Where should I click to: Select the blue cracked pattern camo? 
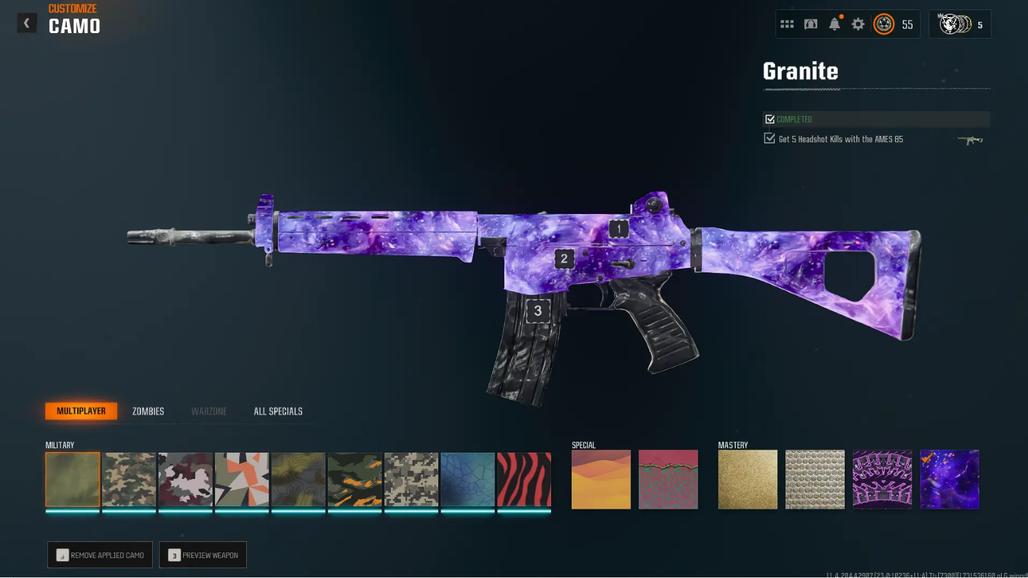[x=468, y=479]
